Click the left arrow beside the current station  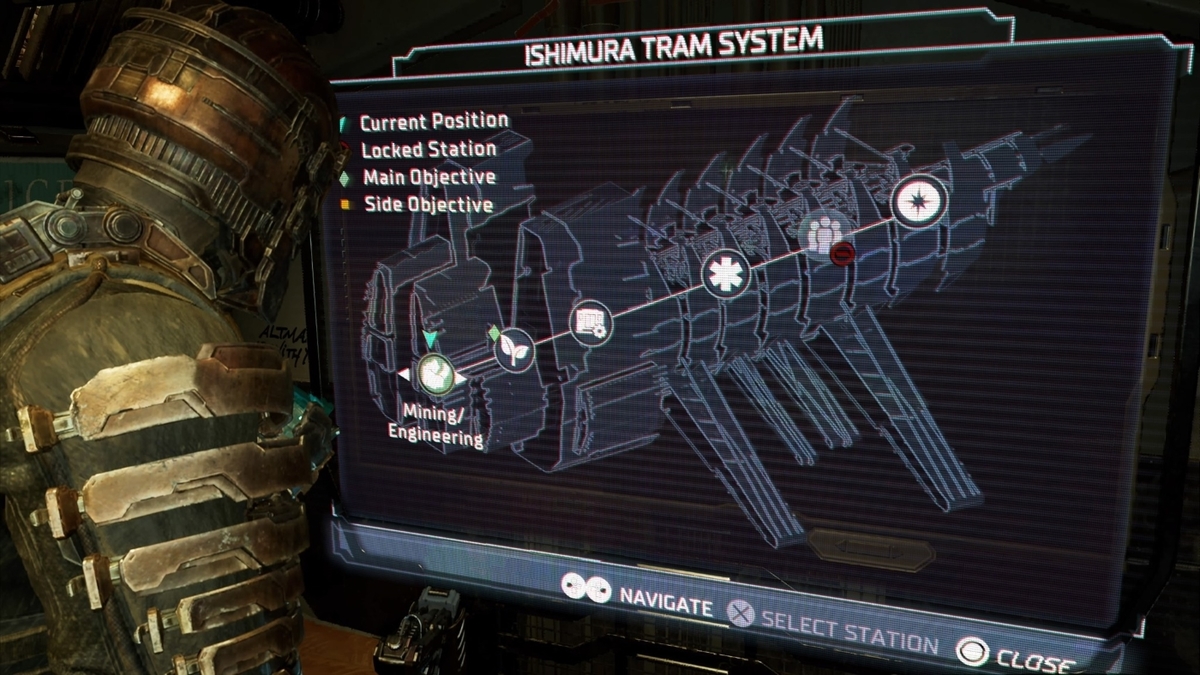pyautogui.click(x=403, y=375)
